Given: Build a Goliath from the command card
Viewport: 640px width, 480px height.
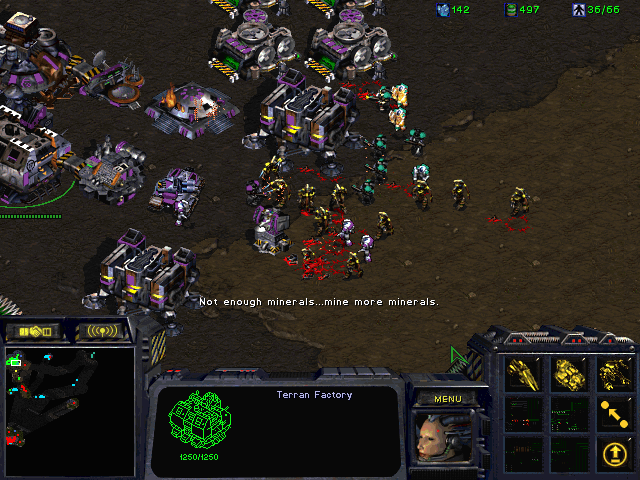Looking at the screenshot, I should [x=616, y=373].
